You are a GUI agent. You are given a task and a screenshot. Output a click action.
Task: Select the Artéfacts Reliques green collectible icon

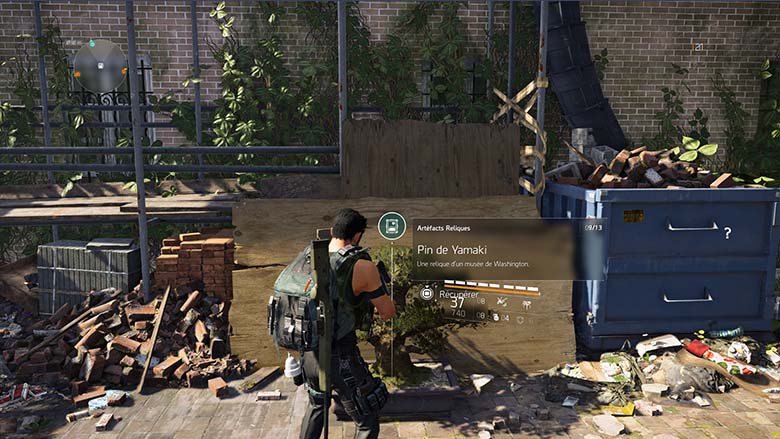[x=391, y=226]
